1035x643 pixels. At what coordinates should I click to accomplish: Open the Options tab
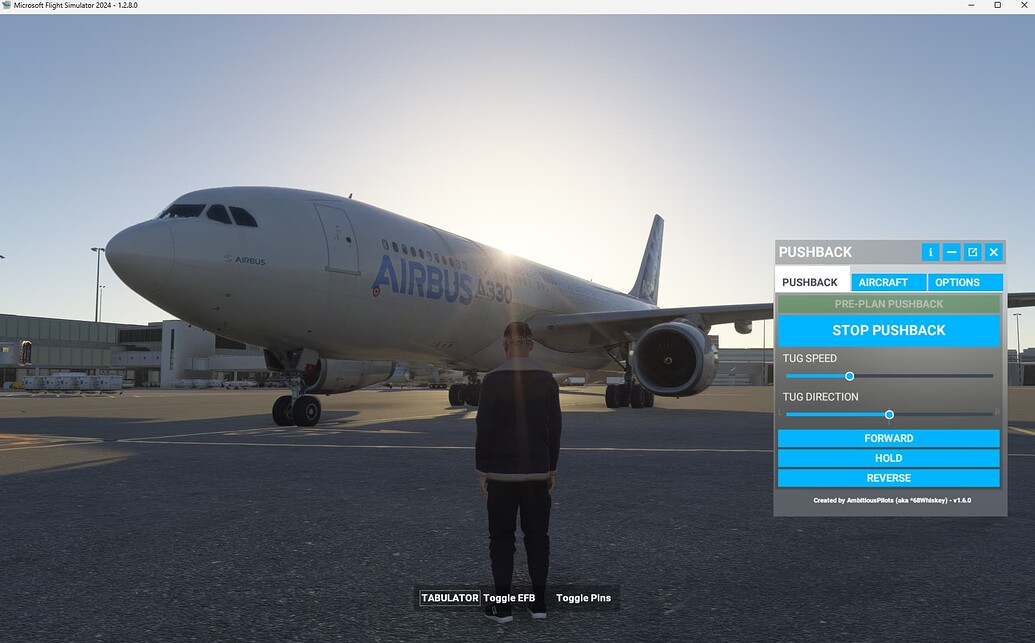coord(964,282)
